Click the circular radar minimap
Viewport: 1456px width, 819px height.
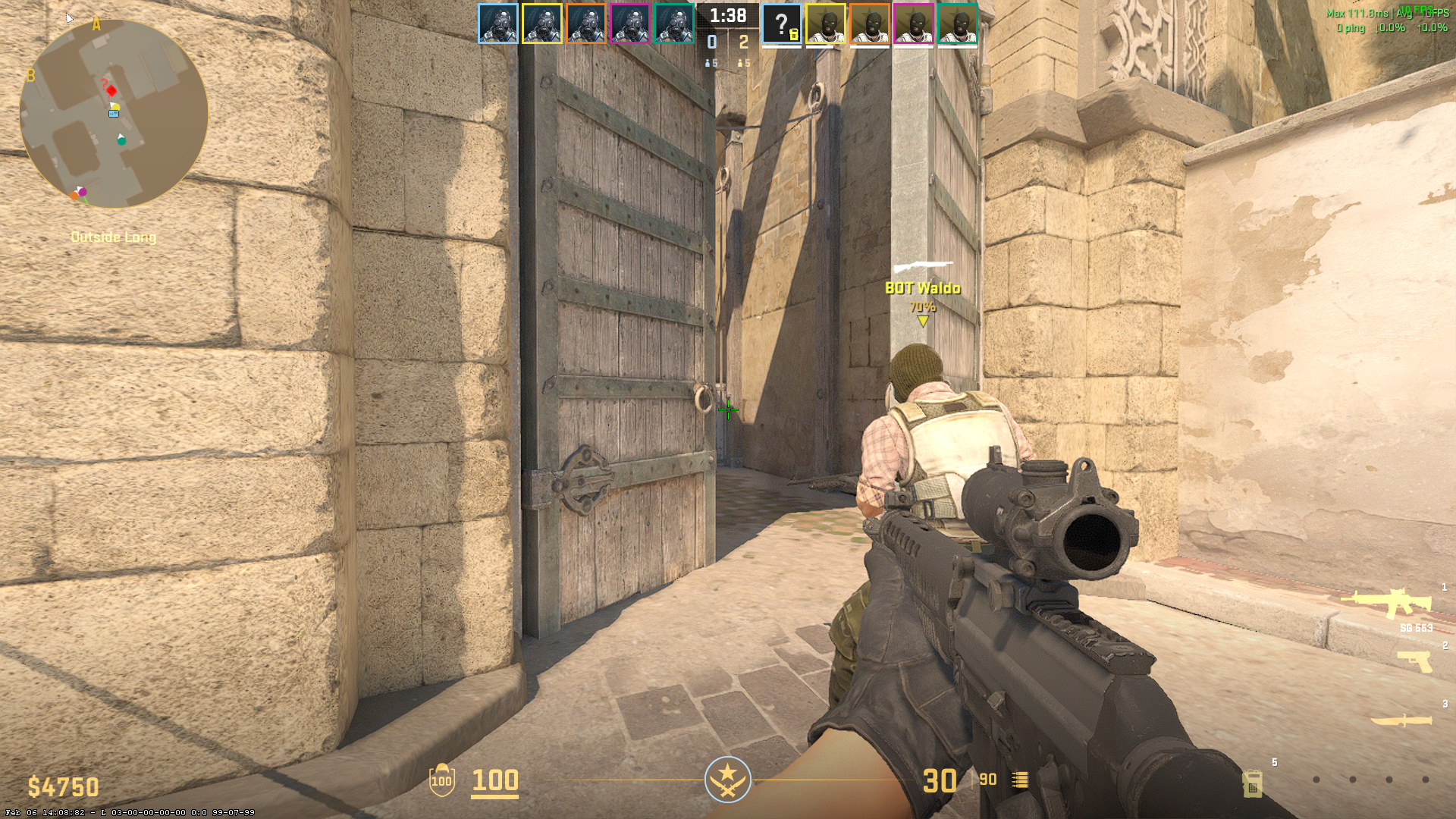114,114
